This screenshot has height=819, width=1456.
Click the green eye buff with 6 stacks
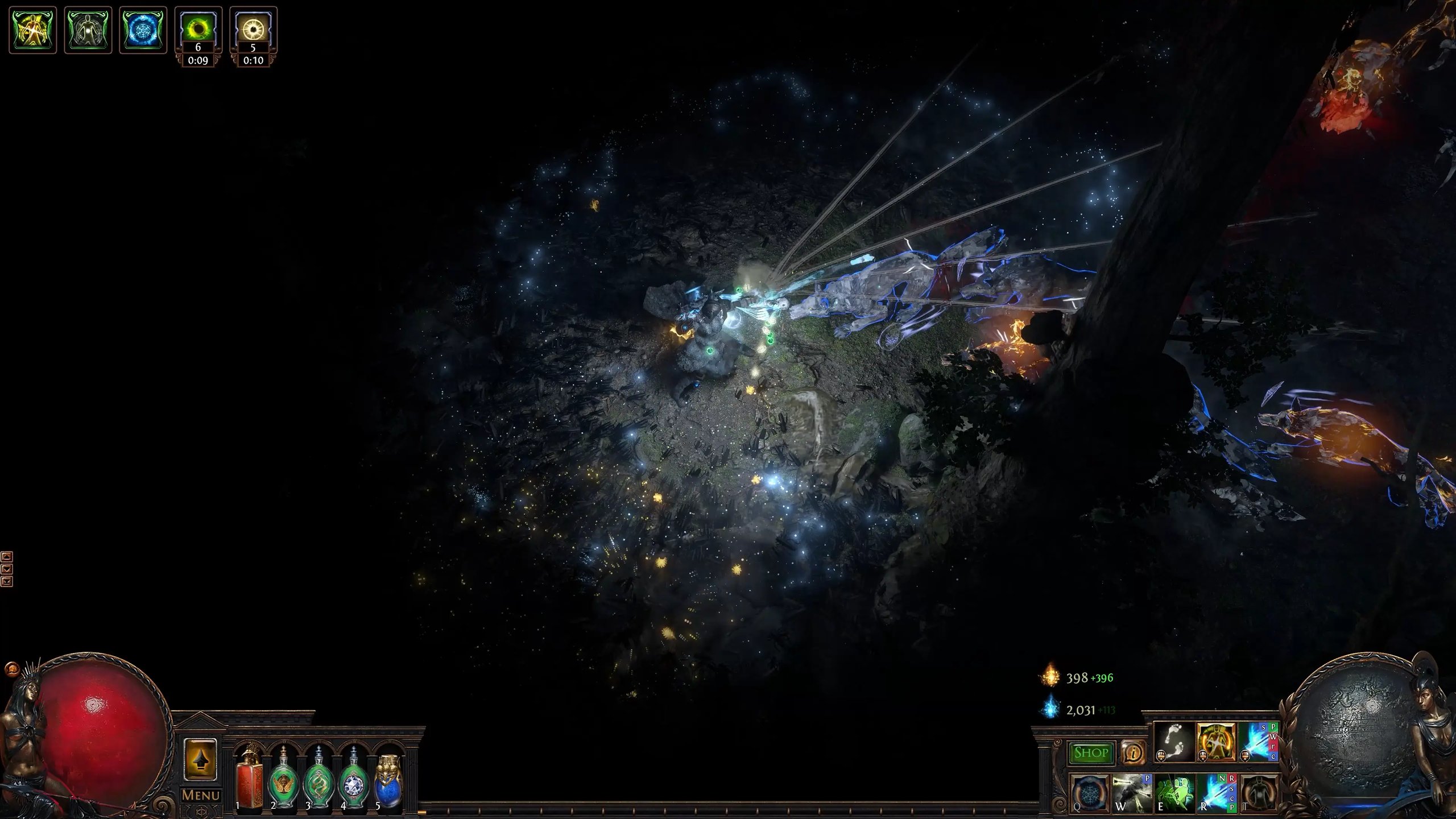[x=198, y=28]
